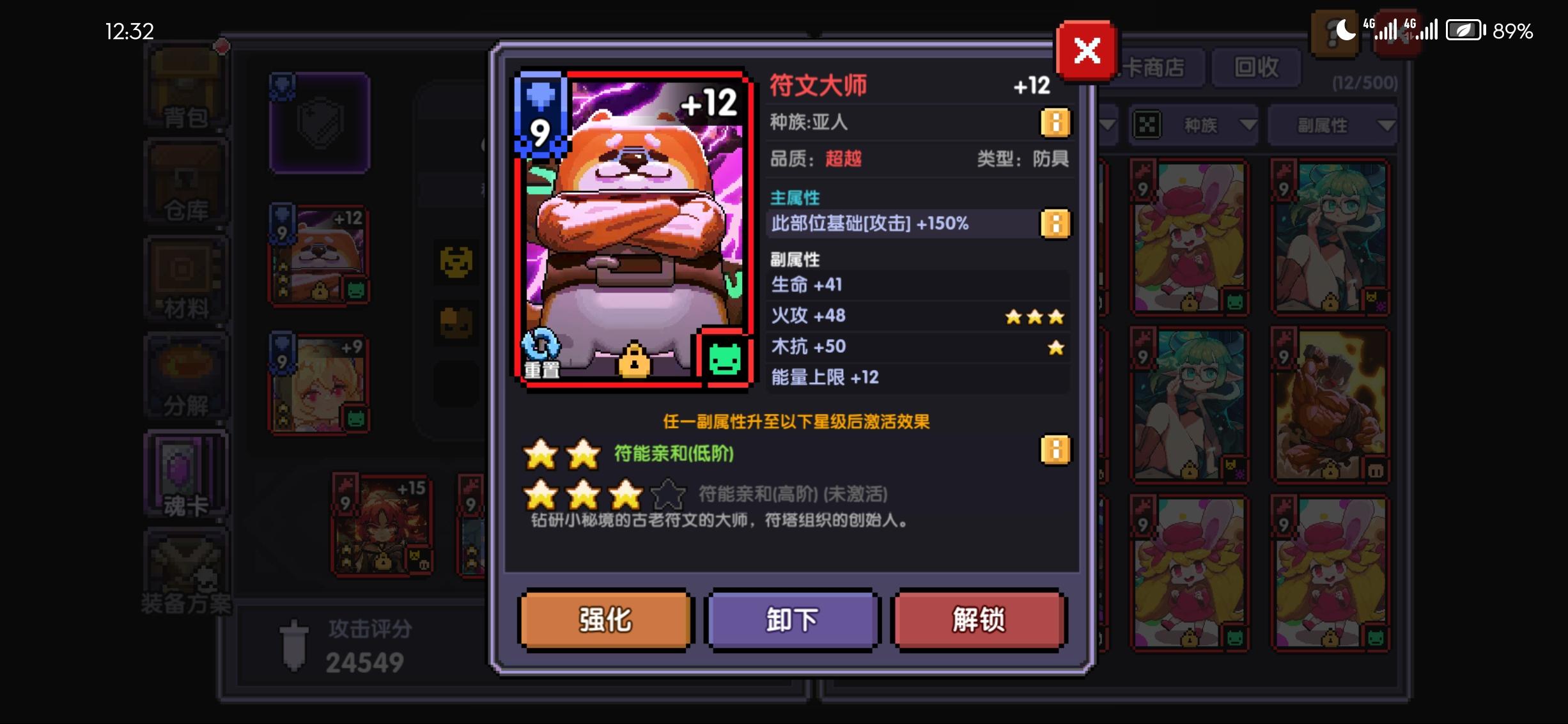Open the 背包 backpack panel
1568x724 pixels.
click(x=185, y=96)
